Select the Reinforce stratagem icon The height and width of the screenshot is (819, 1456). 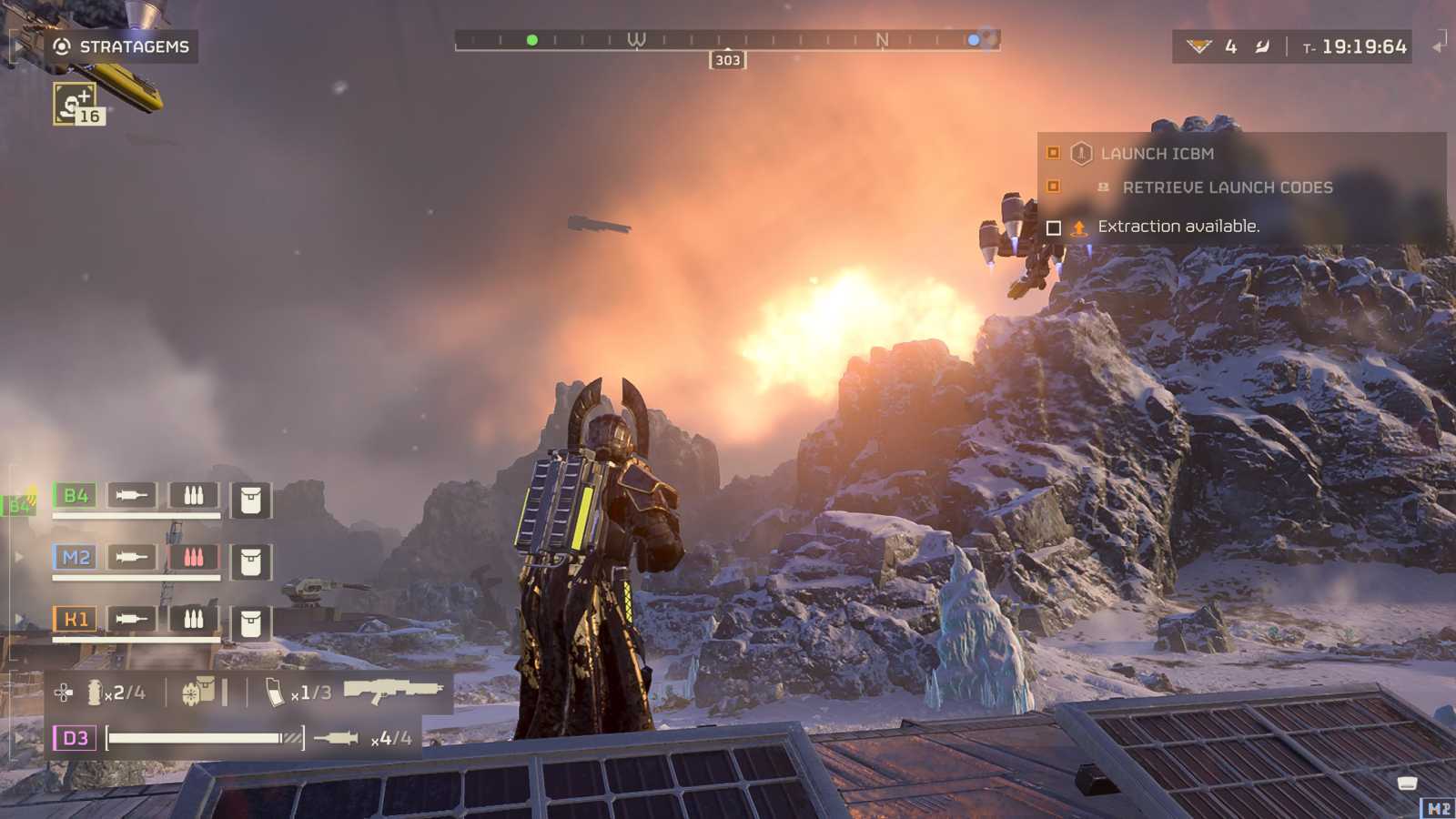(75, 103)
